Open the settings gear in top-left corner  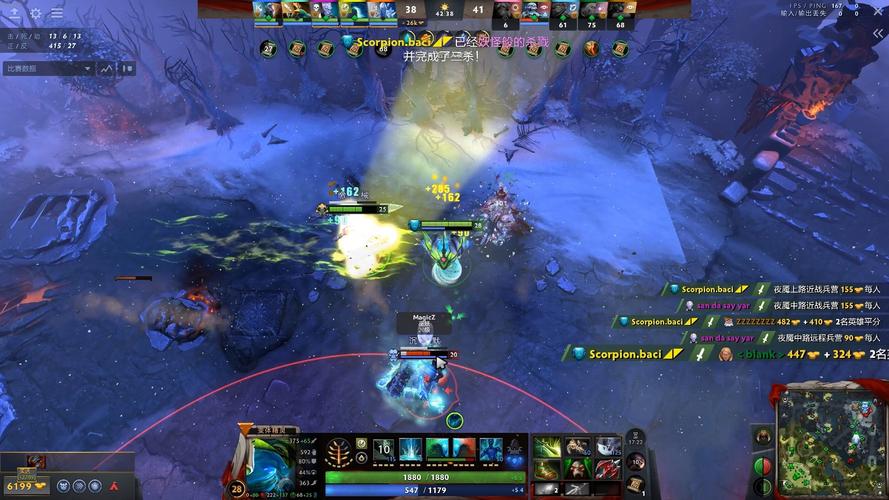35,14
